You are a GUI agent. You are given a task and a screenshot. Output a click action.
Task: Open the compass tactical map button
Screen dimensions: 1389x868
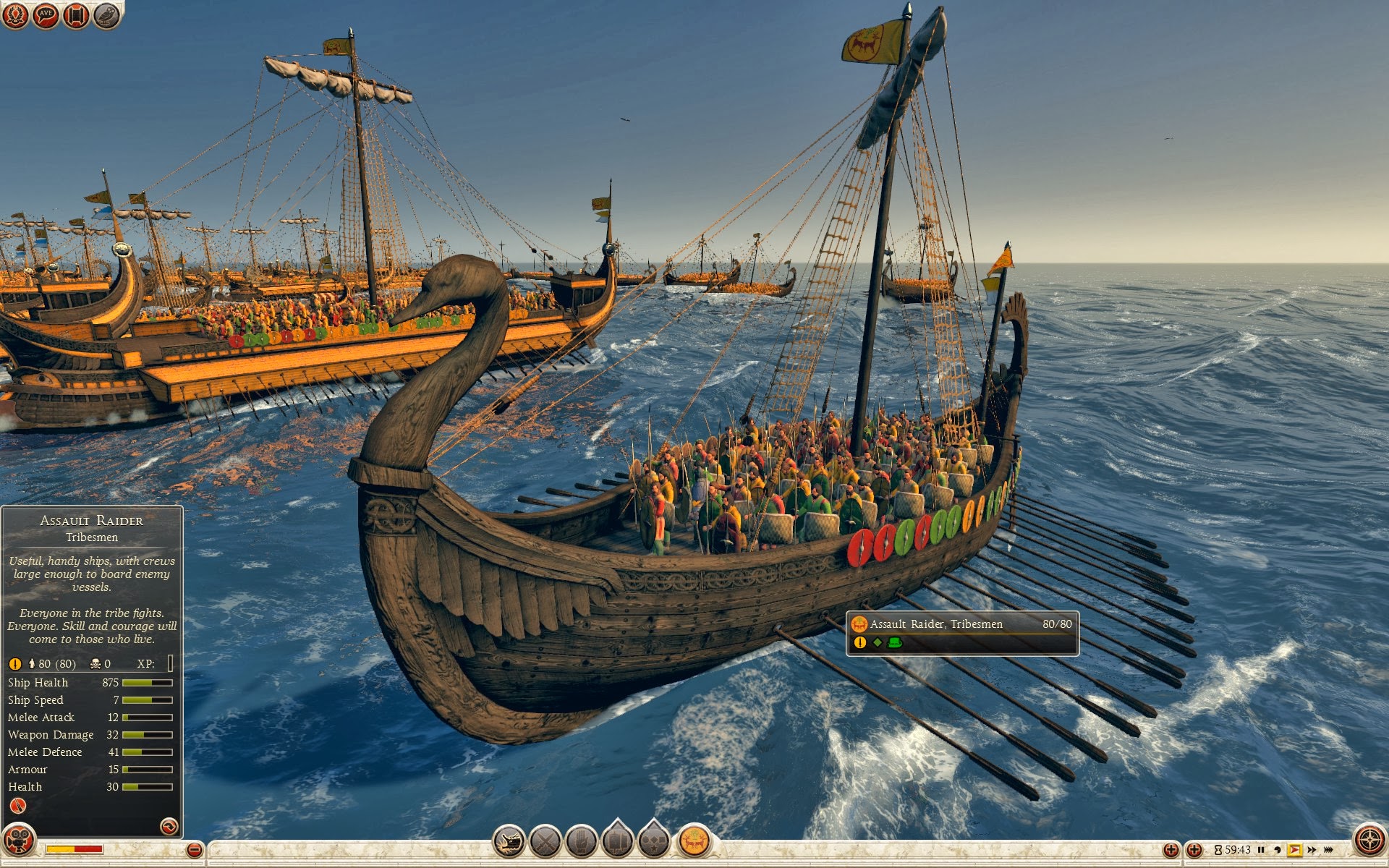pyautogui.click(x=1369, y=841)
